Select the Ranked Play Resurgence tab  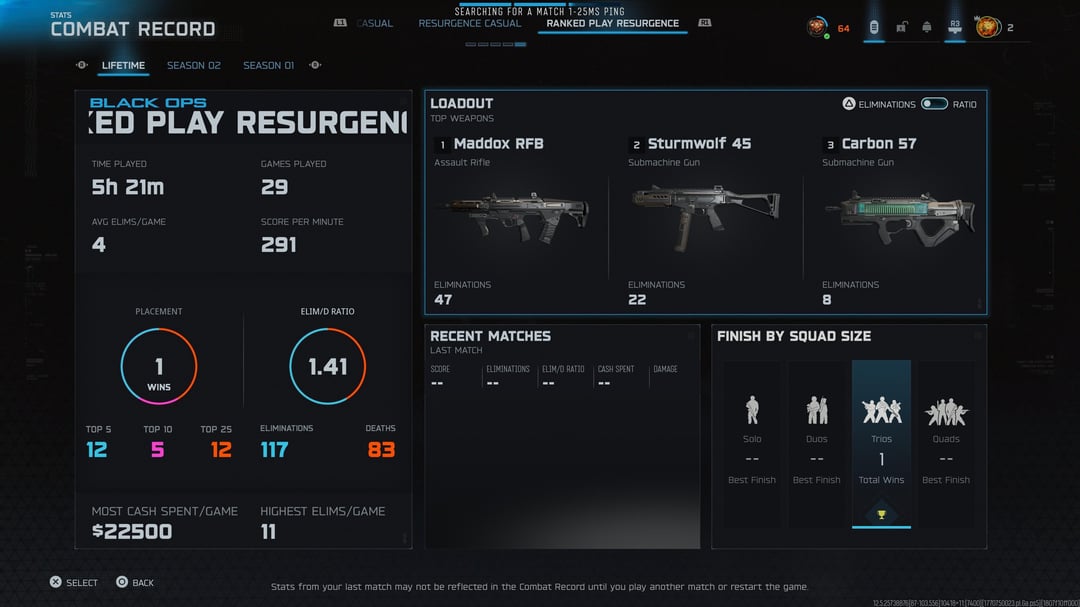point(612,23)
